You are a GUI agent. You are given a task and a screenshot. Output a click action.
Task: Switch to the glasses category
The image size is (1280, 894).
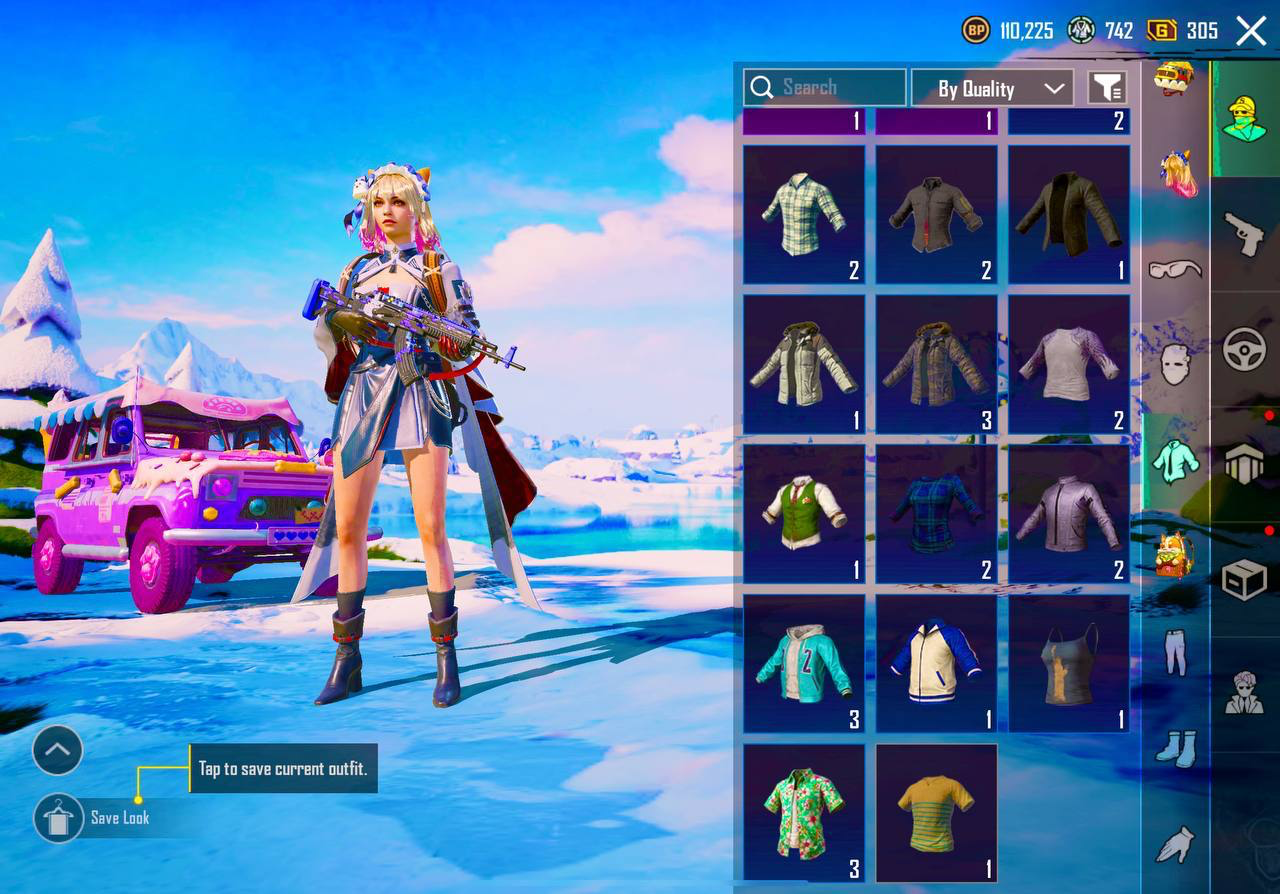point(1175,269)
